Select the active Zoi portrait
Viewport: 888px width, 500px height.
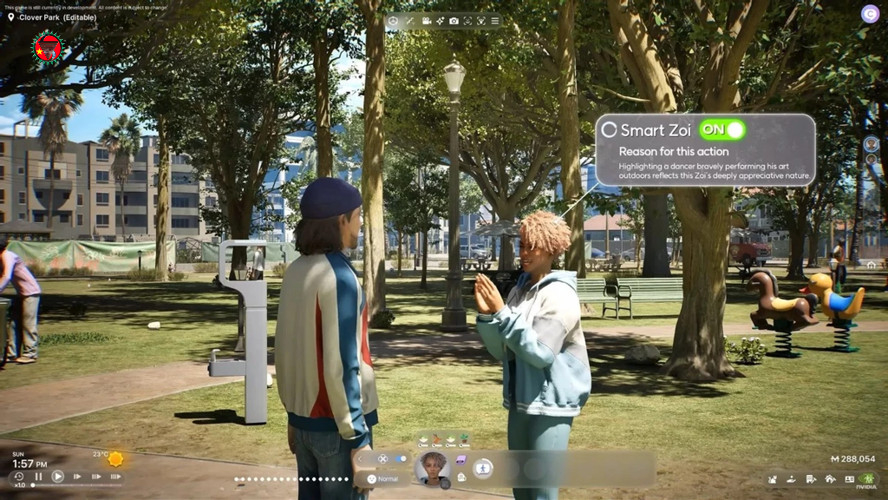(x=433, y=466)
